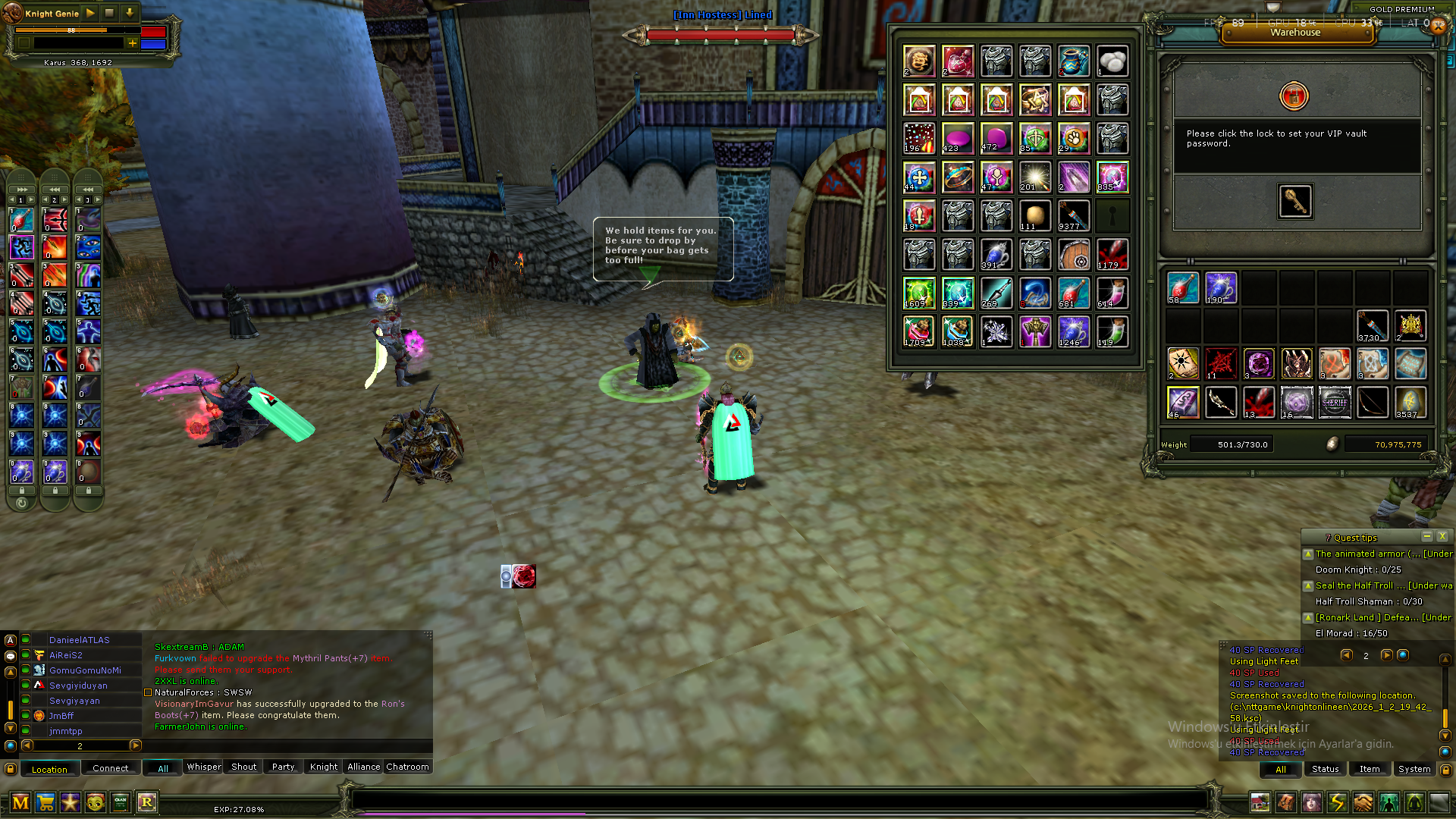Screen dimensions: 1456x819
Task: Open the Chatroom tab
Action: 407,767
